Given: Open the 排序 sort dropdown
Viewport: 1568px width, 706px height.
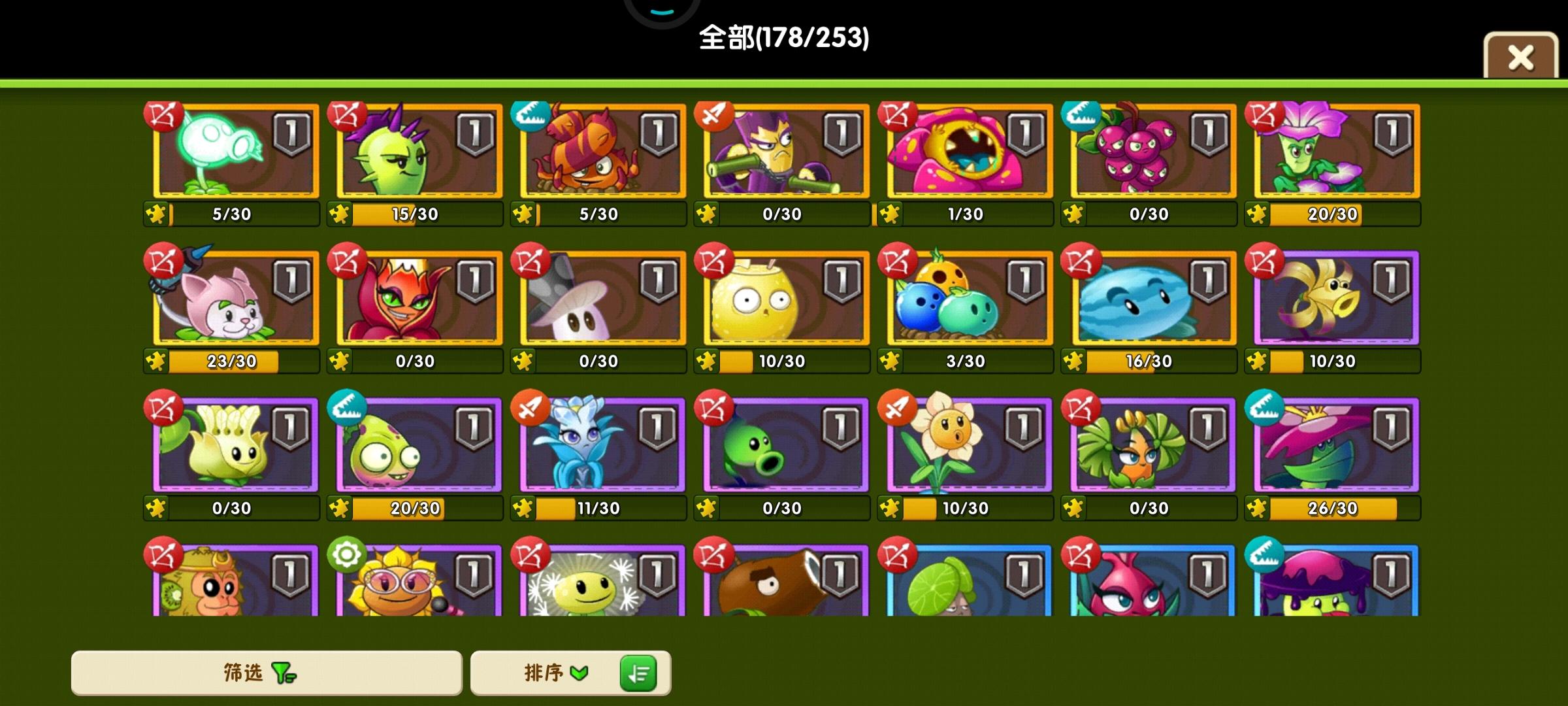Looking at the screenshot, I should coord(552,673).
